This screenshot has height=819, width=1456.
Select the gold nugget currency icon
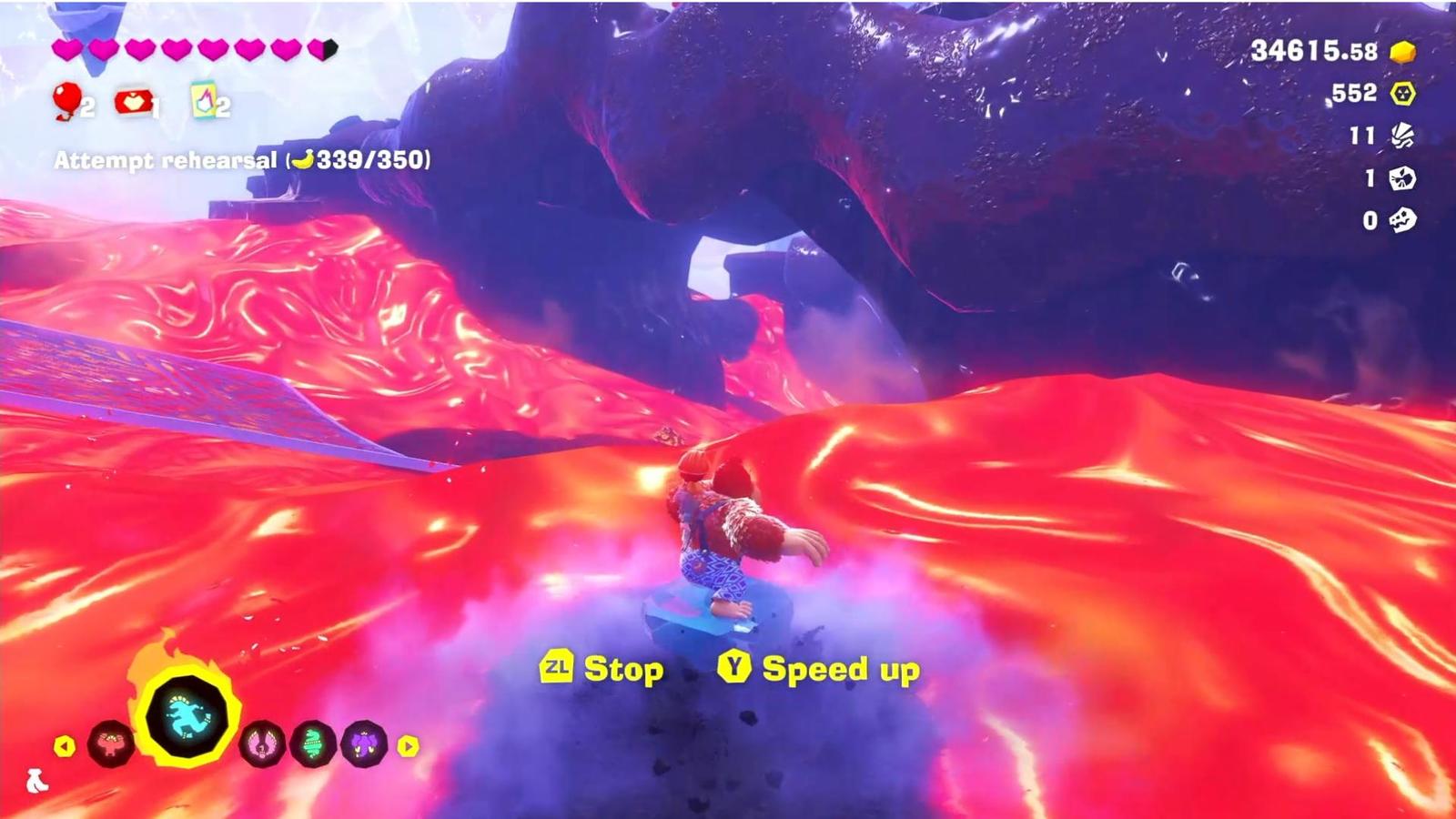[x=1403, y=53]
